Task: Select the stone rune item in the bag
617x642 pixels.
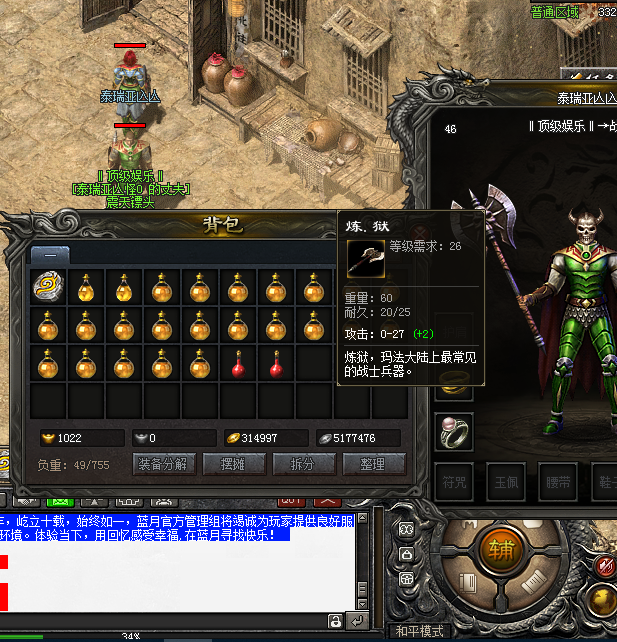Action: coord(48,288)
